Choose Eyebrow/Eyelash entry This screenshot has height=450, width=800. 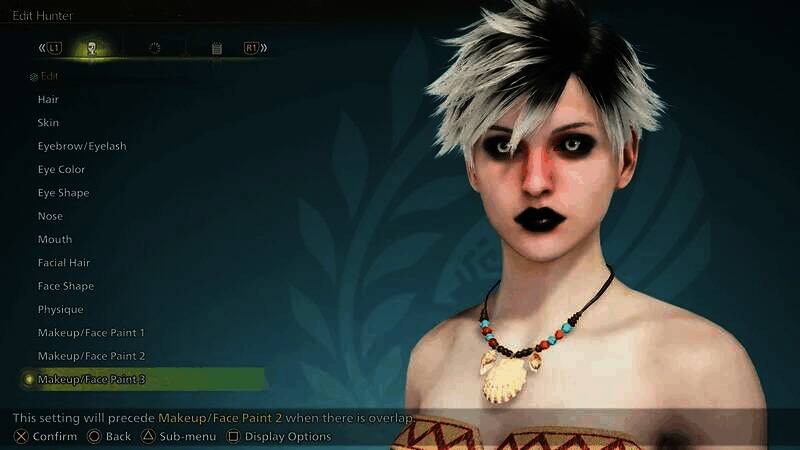(82, 146)
